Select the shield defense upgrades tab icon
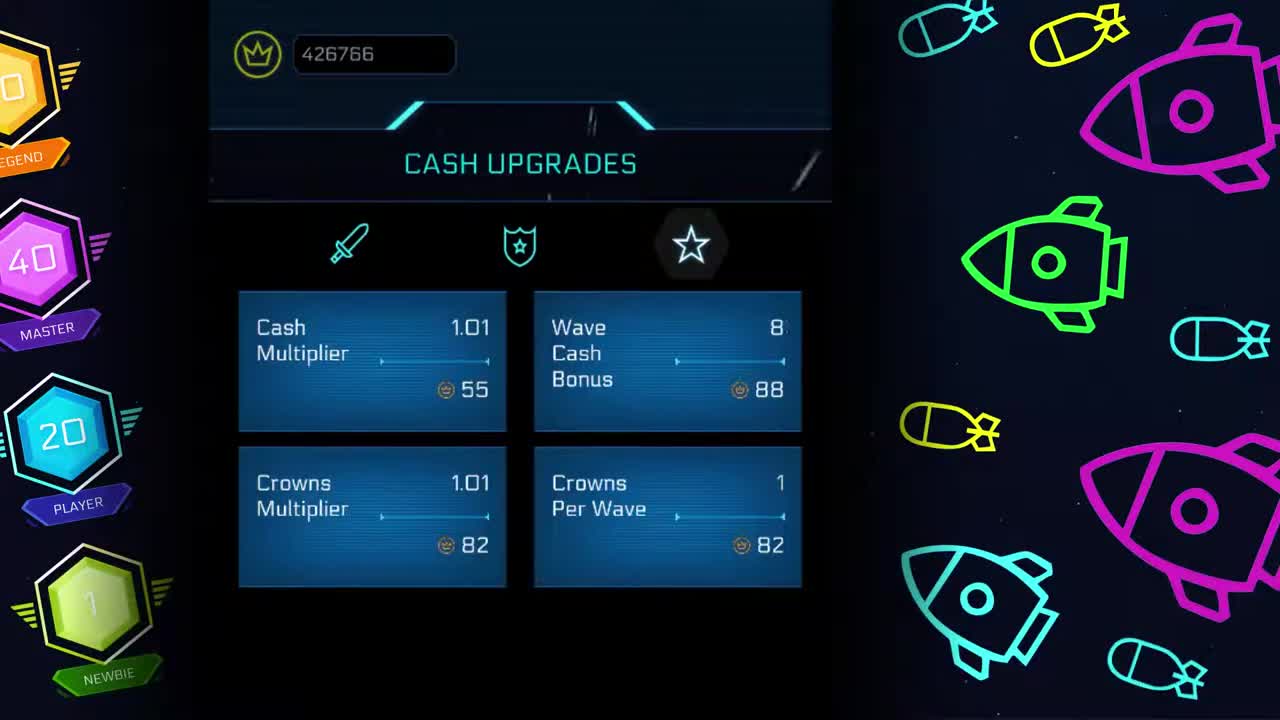The image size is (1280, 720). [x=518, y=243]
